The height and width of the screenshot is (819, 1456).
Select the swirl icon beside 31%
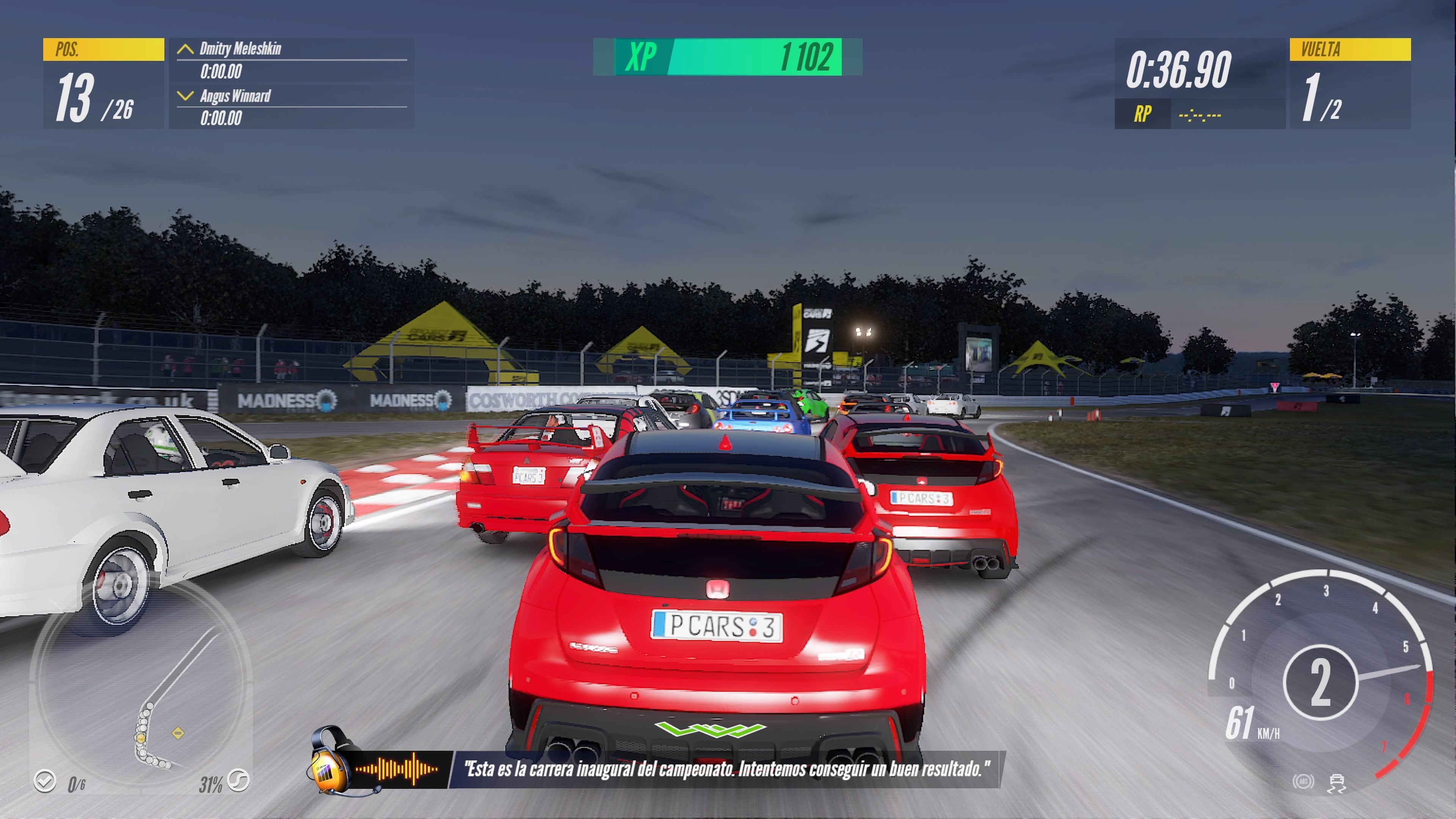pos(238,781)
